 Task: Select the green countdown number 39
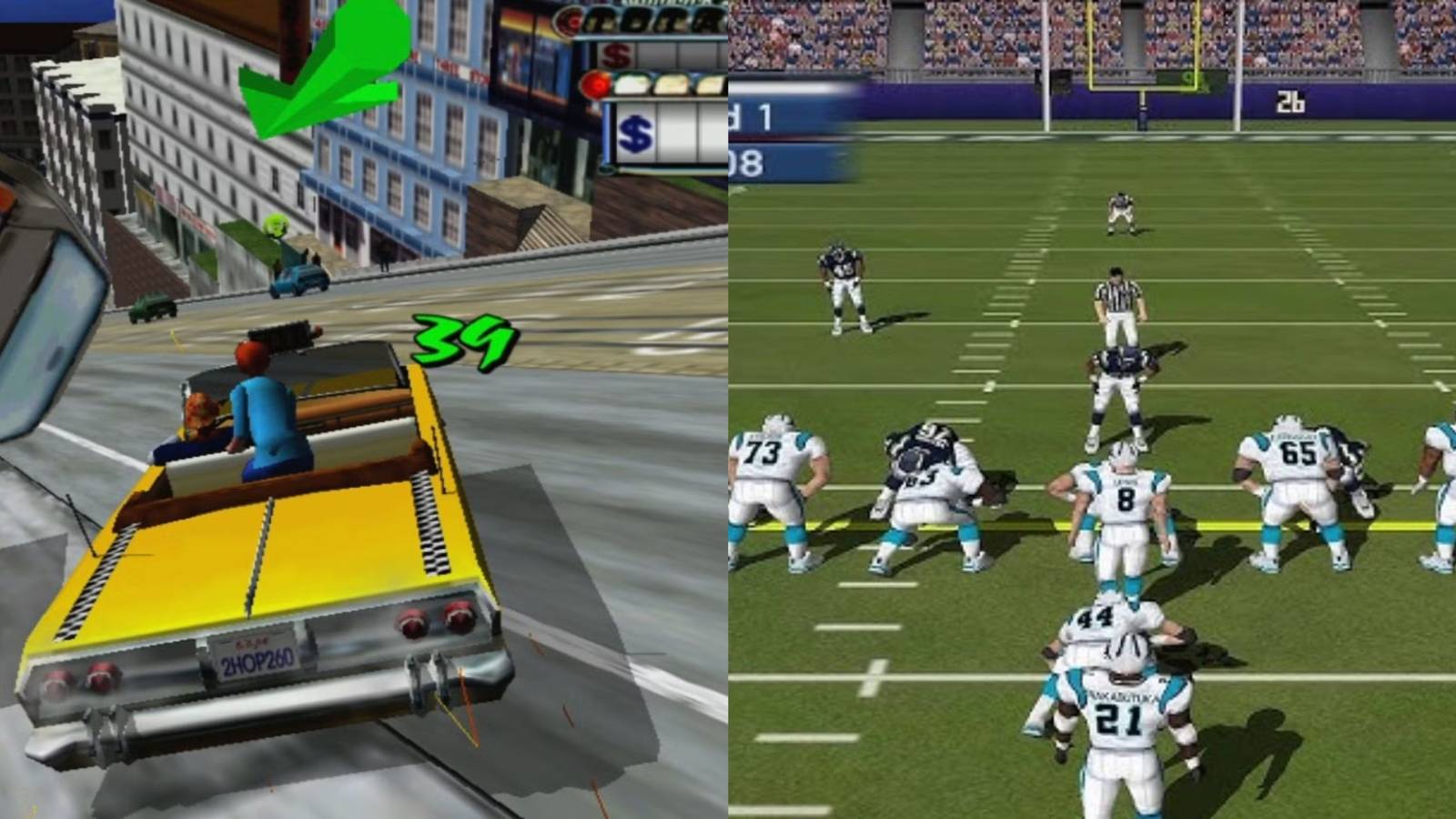click(461, 339)
